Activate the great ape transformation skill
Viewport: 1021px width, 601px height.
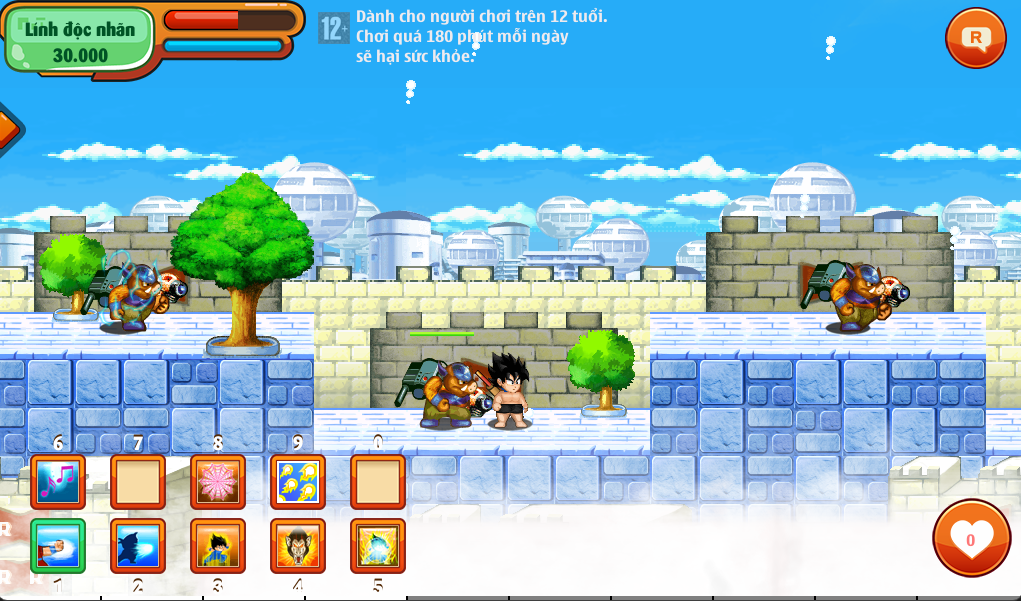click(x=297, y=546)
